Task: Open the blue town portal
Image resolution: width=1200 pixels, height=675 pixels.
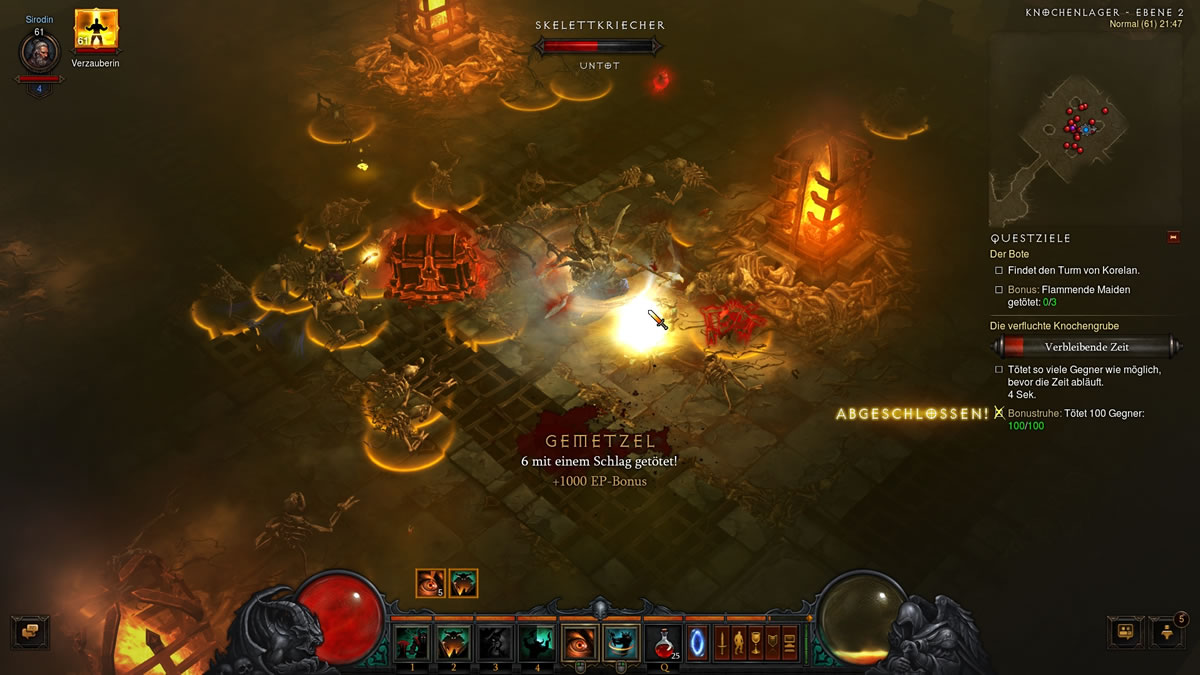Action: point(697,643)
